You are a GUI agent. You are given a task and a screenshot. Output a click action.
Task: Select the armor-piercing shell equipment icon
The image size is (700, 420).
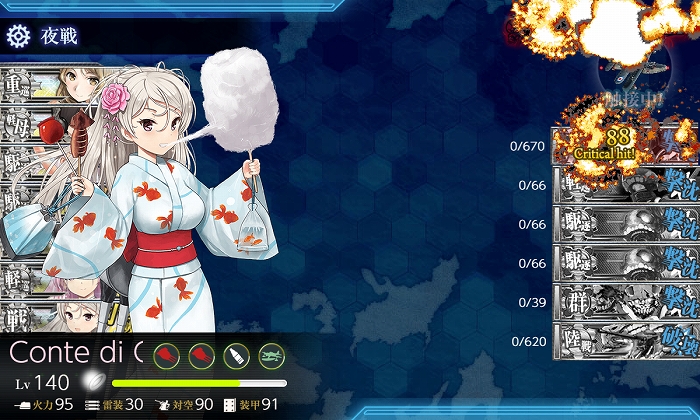coord(237,355)
